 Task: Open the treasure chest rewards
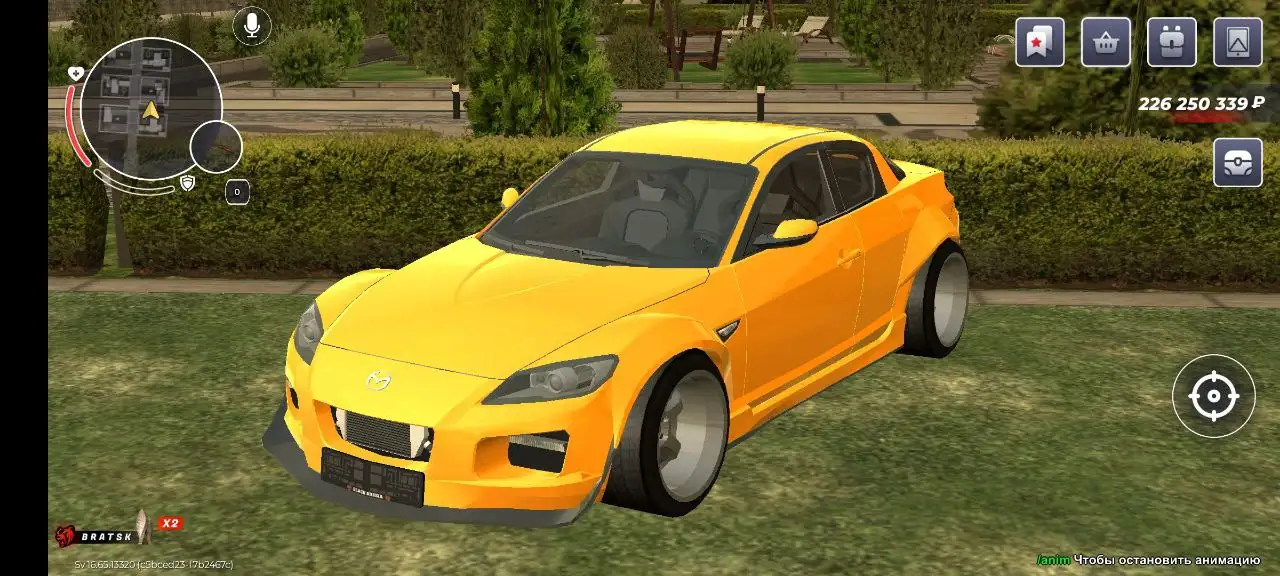(x=1238, y=162)
